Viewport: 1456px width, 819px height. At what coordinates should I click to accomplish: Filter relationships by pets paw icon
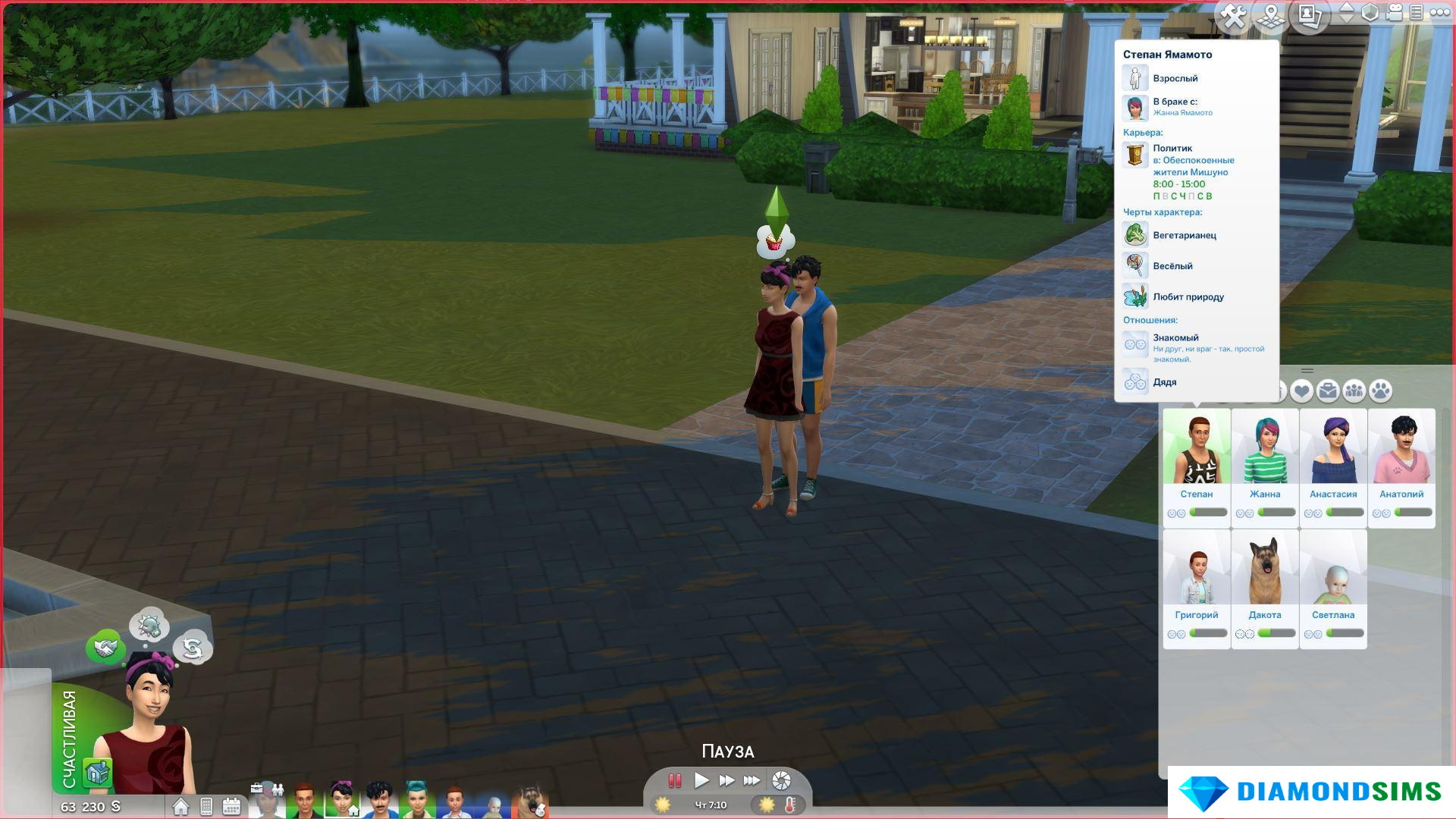coord(1381,391)
